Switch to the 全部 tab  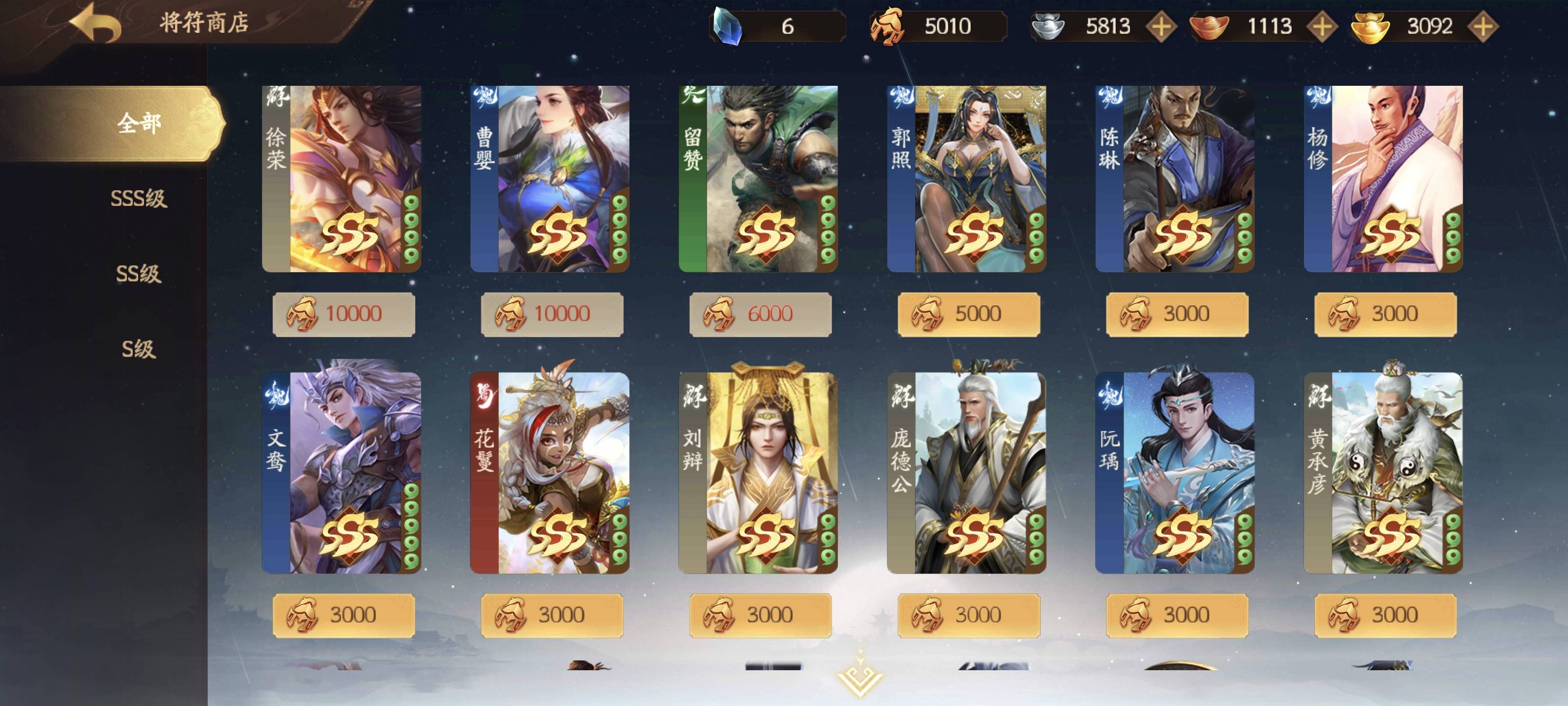pyautogui.click(x=139, y=124)
